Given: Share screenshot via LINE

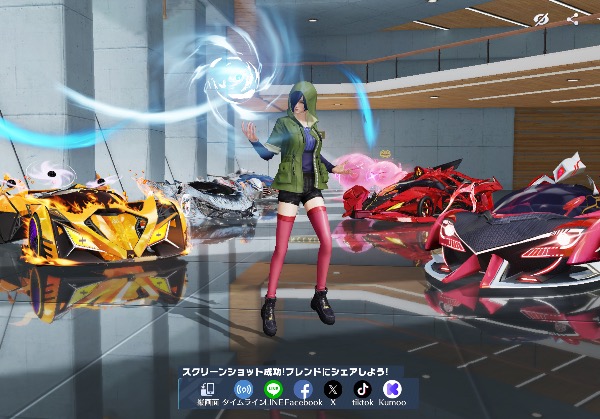Looking at the screenshot, I should [x=273, y=389].
